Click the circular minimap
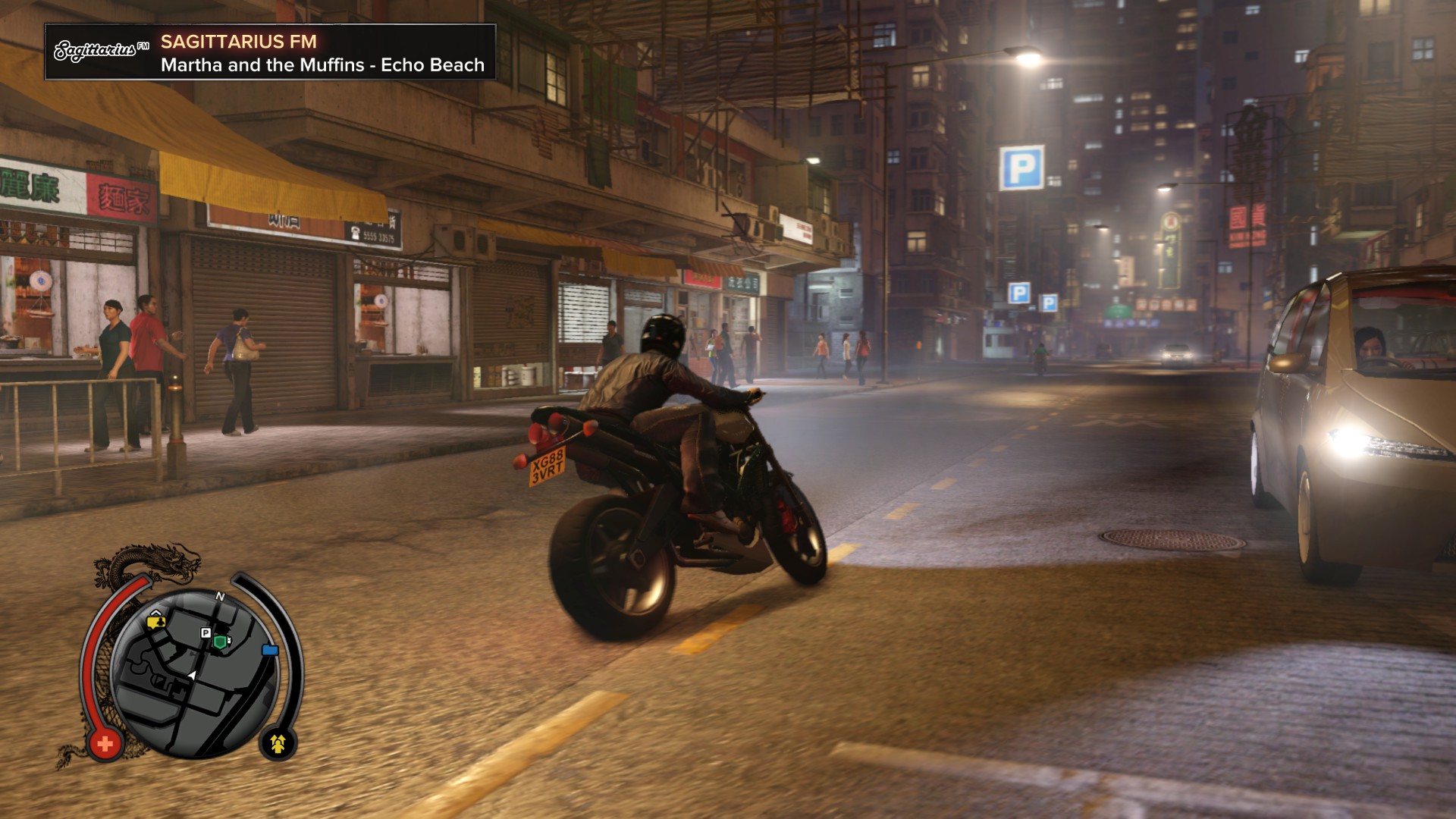 pos(194,672)
